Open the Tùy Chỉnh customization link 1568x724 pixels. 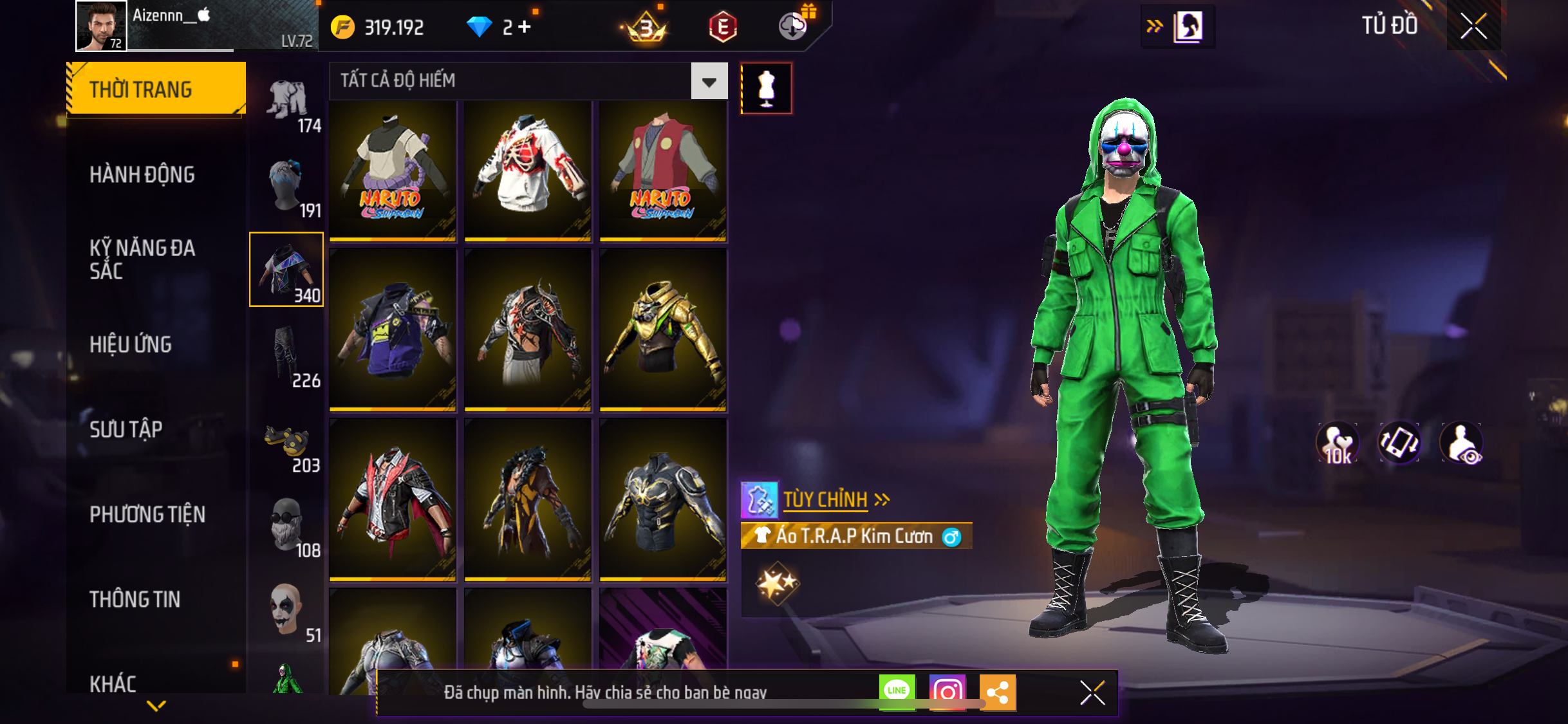(826, 499)
